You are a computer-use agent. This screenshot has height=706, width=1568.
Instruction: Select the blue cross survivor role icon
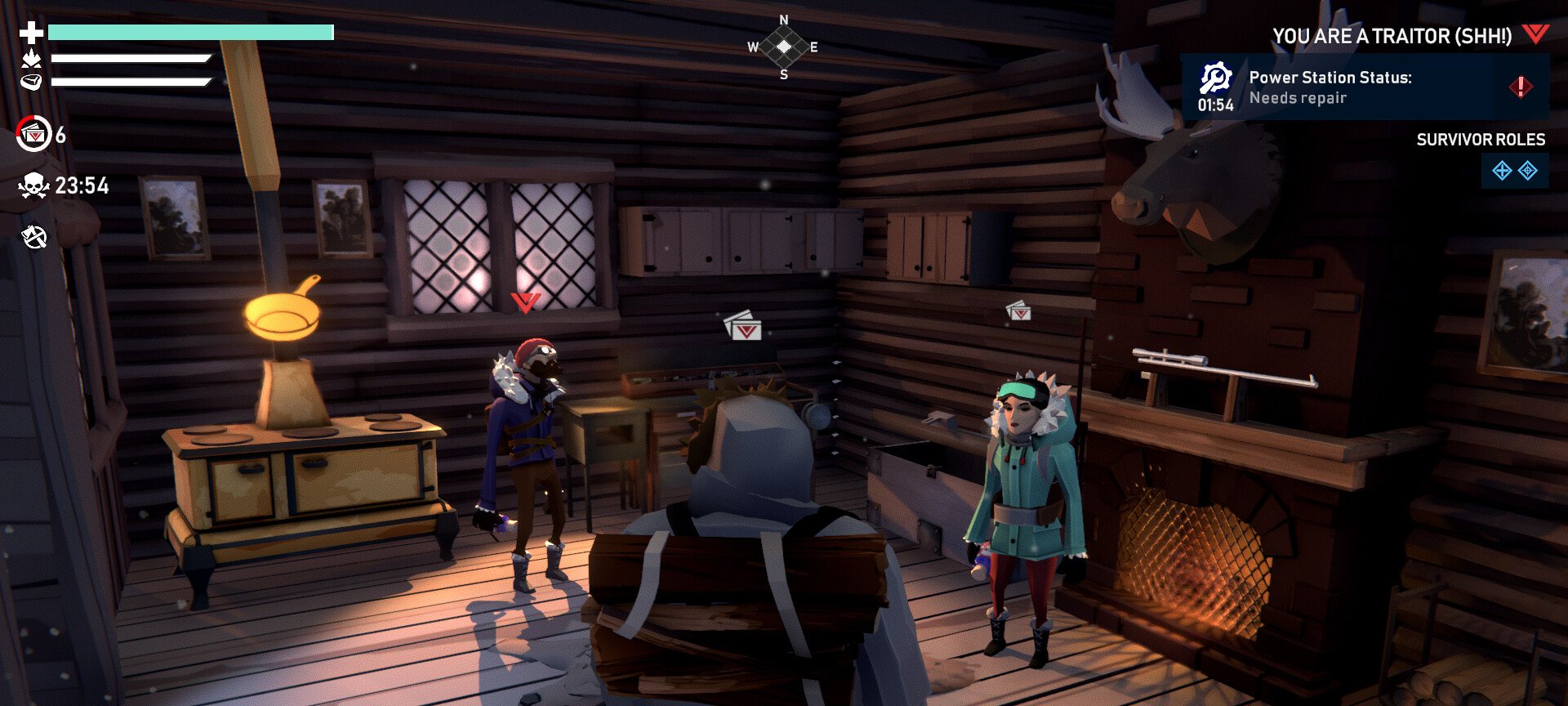(x=1501, y=171)
